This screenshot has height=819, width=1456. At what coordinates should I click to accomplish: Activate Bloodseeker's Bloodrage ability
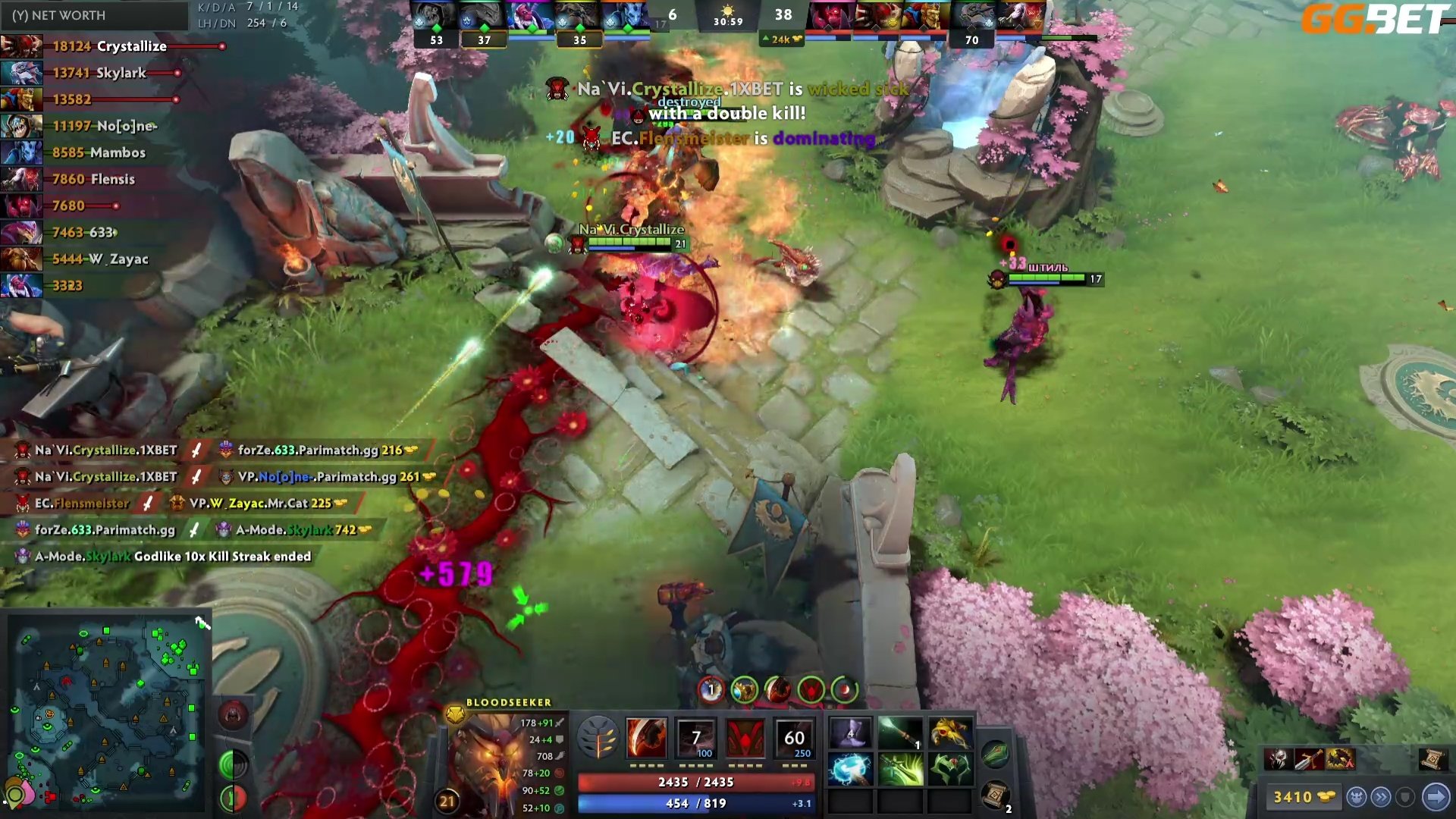[x=646, y=737]
